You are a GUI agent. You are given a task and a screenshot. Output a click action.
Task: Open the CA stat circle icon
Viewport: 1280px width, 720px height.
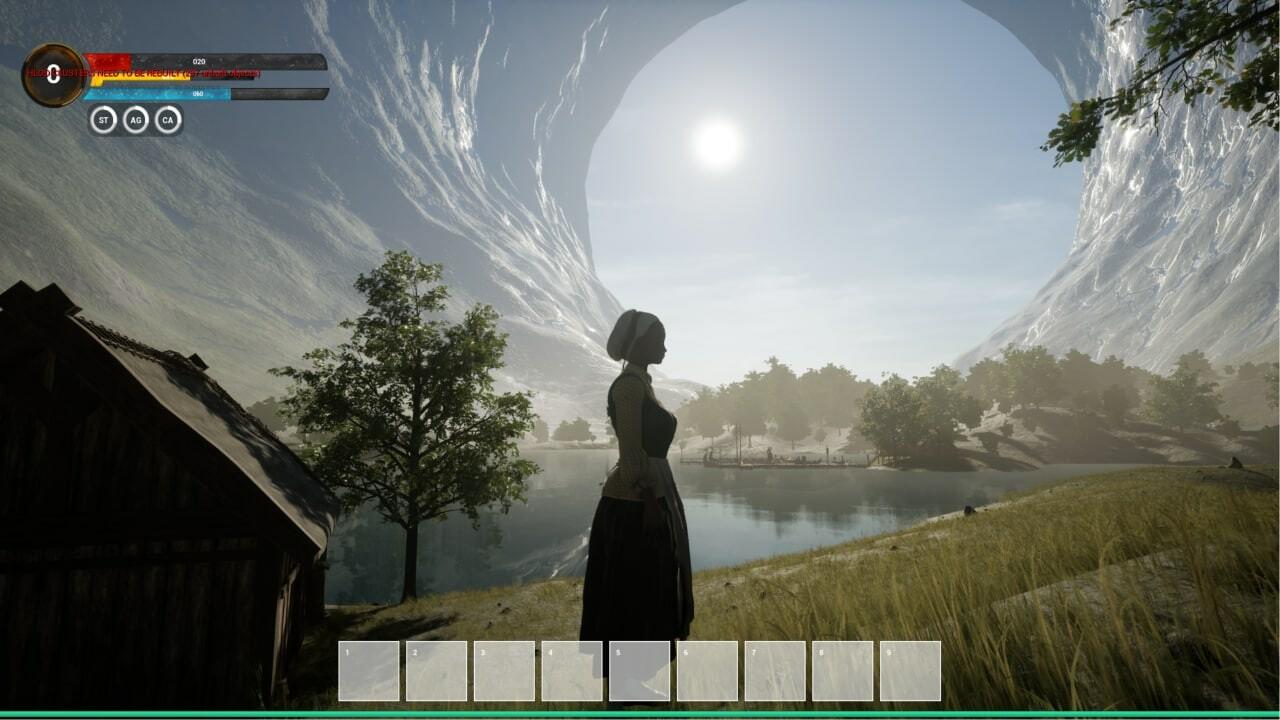point(168,120)
